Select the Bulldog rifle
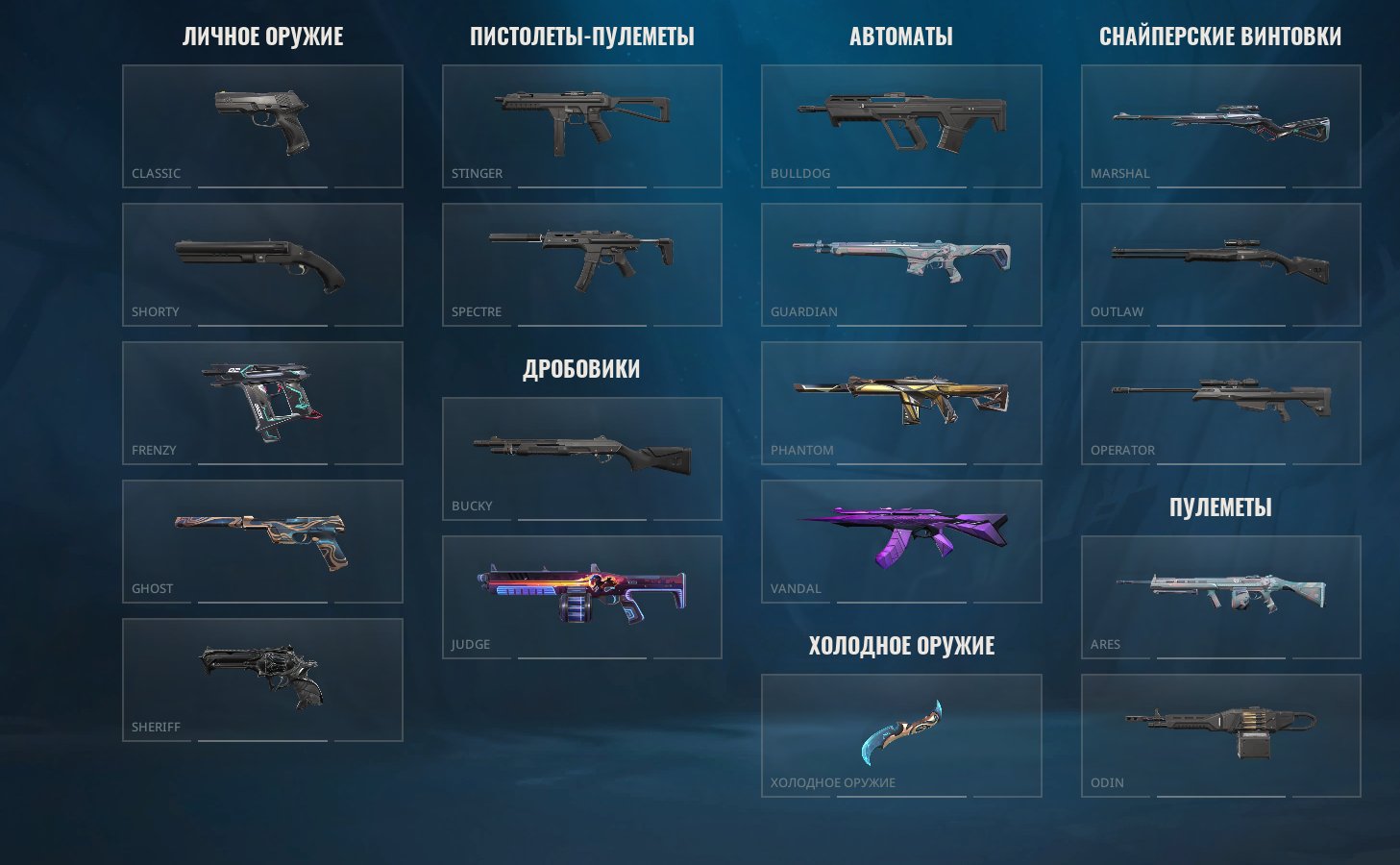 [901, 125]
